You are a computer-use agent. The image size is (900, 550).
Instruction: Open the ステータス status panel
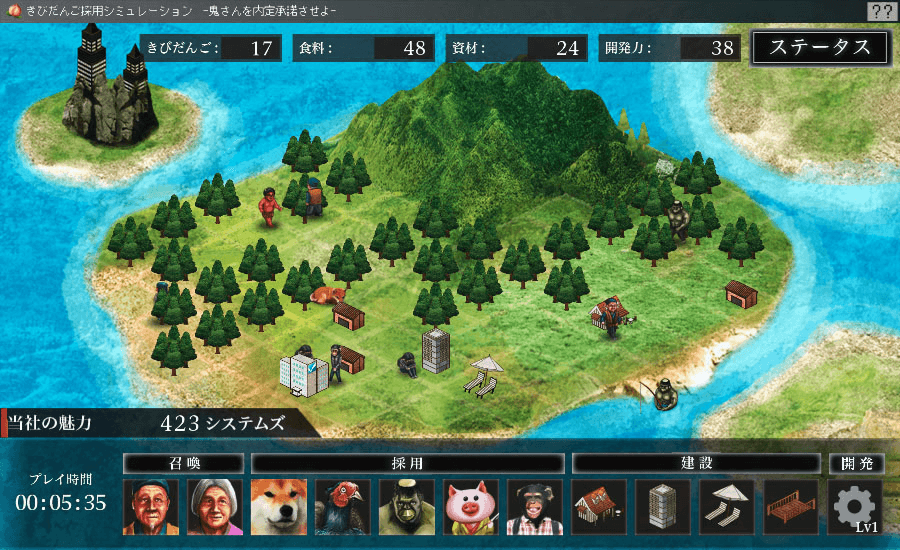point(820,47)
